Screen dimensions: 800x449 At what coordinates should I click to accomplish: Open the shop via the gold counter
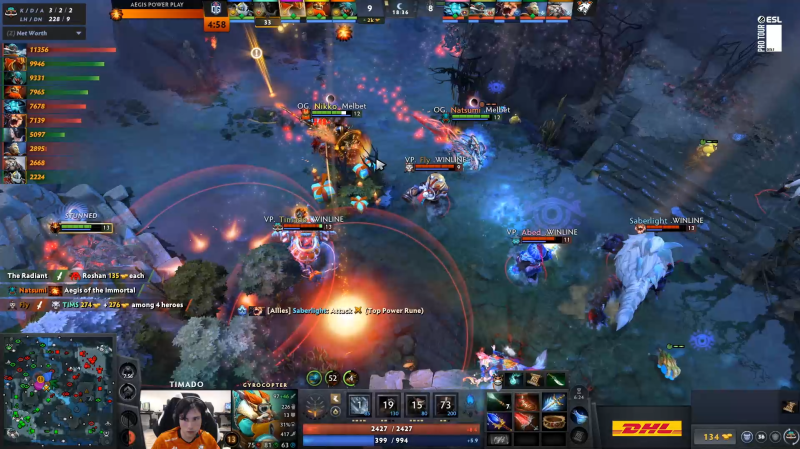click(712, 436)
